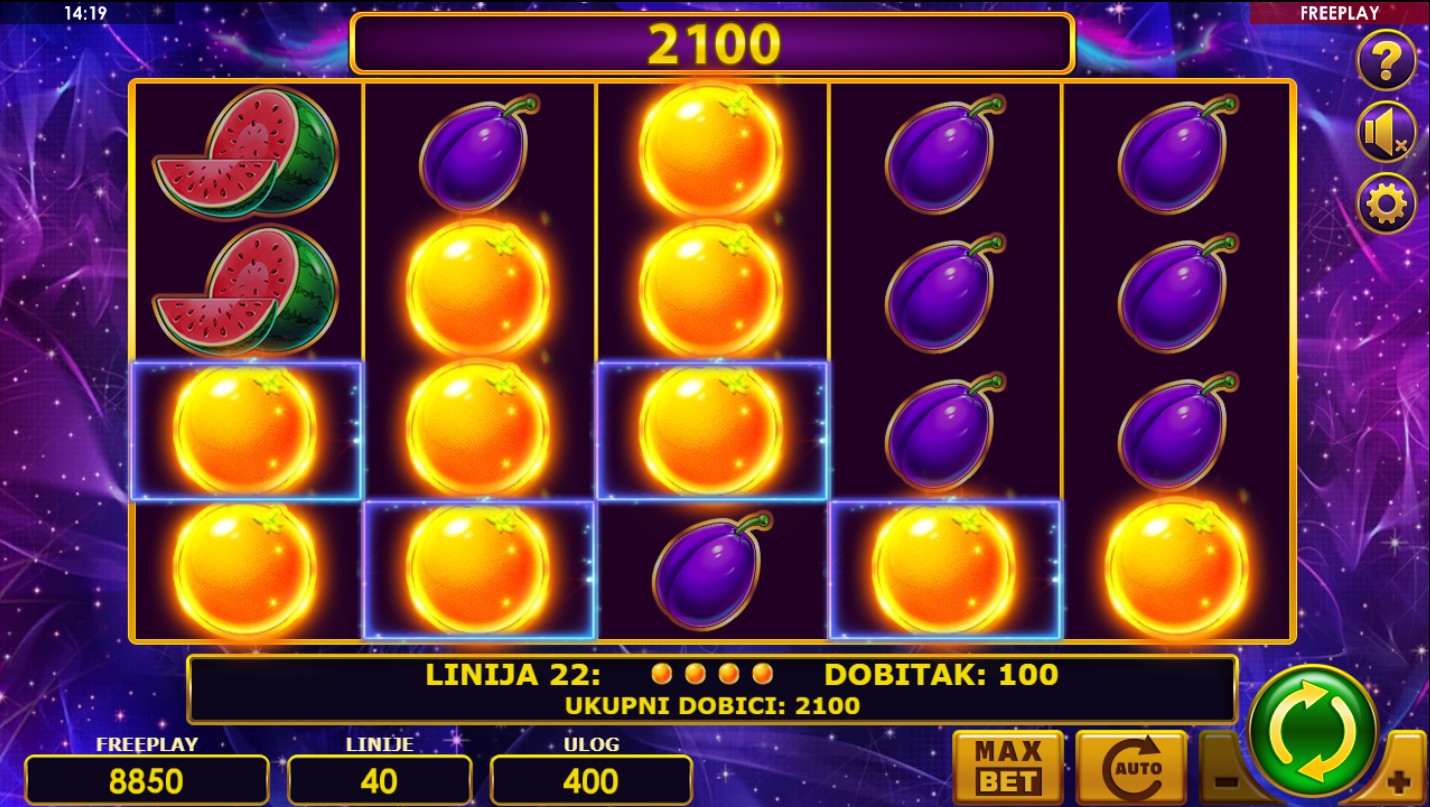Activate the AUTO spin button

pos(1131,767)
